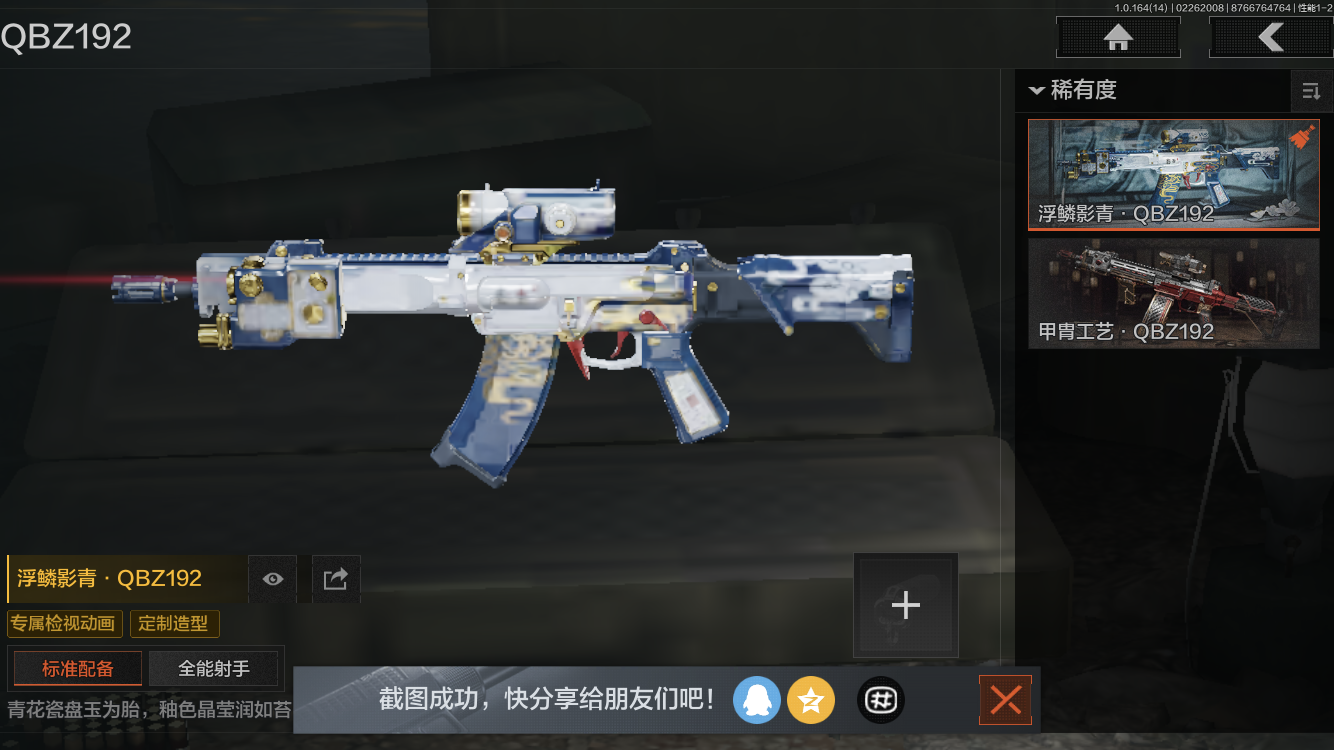This screenshot has width=1334, height=750.
Task: Open the game circle icon in share bar
Action: [x=880, y=700]
